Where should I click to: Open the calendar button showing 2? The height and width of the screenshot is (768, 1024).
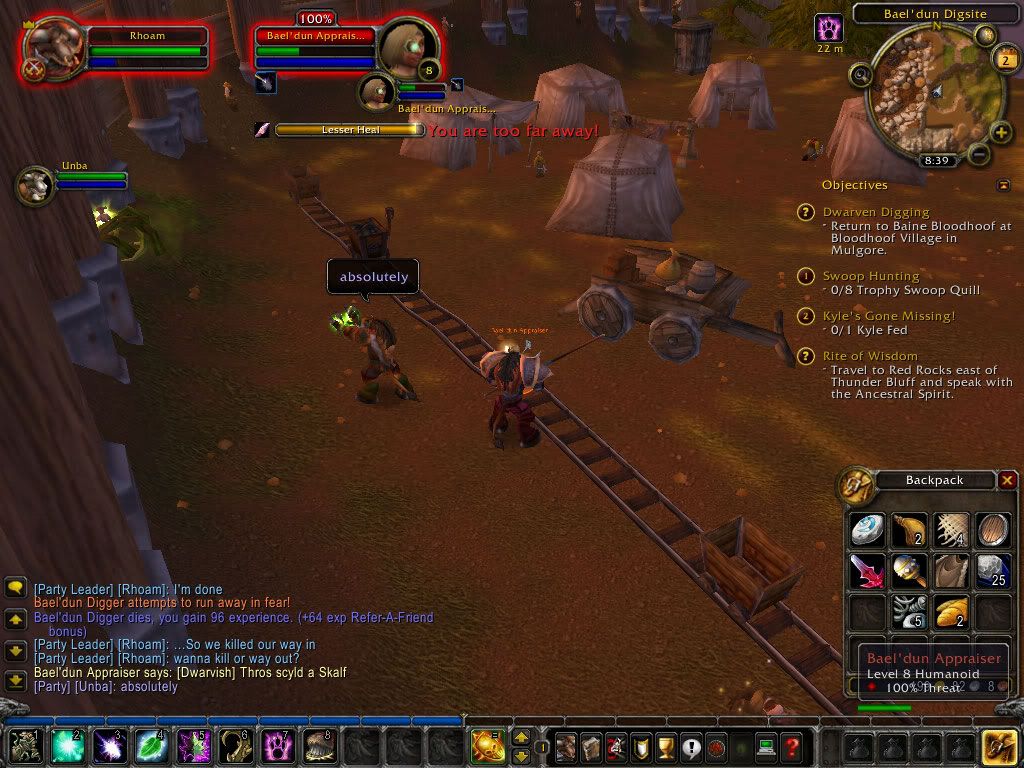click(x=1005, y=59)
